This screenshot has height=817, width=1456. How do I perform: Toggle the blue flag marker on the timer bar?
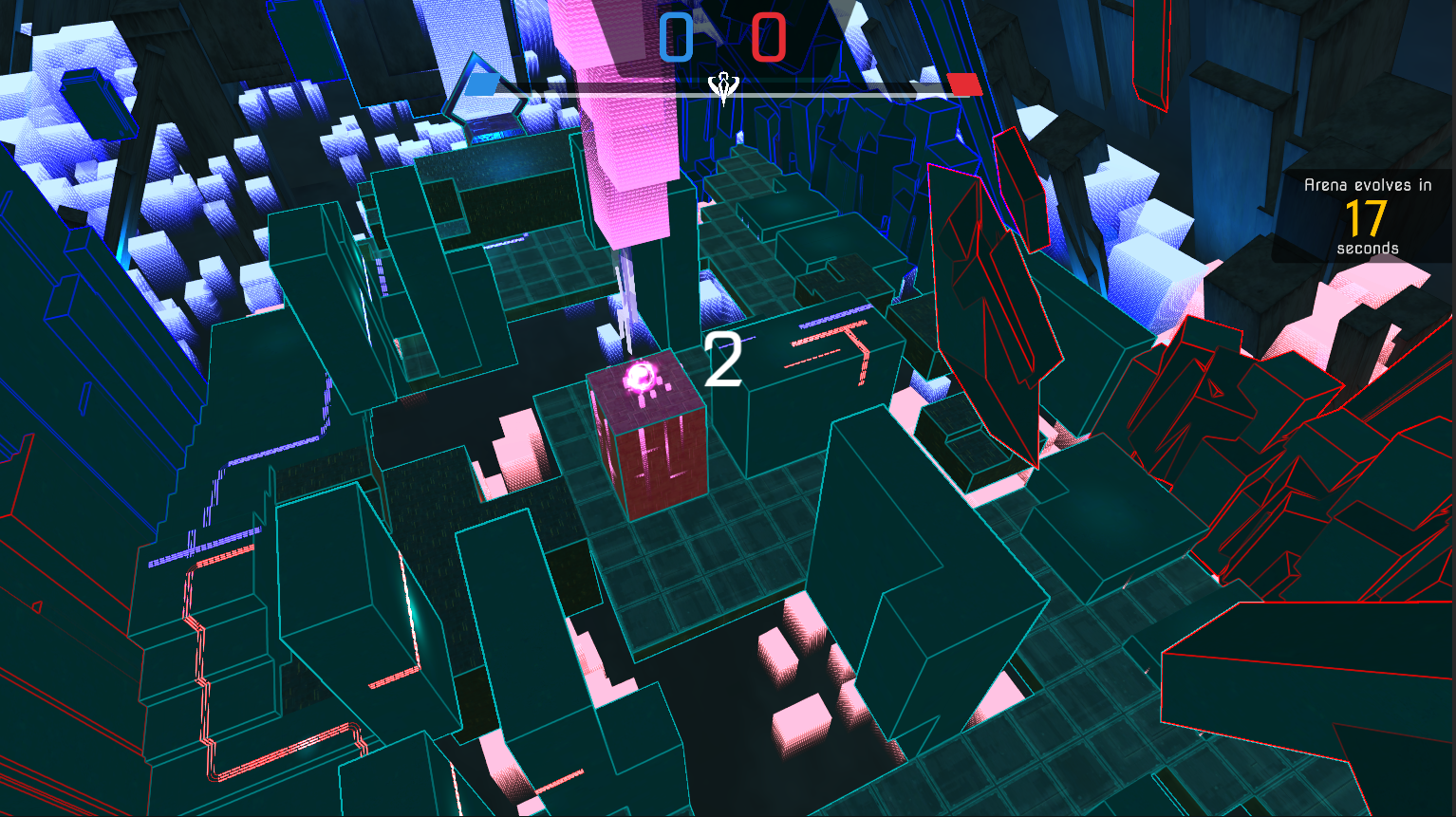point(480,84)
